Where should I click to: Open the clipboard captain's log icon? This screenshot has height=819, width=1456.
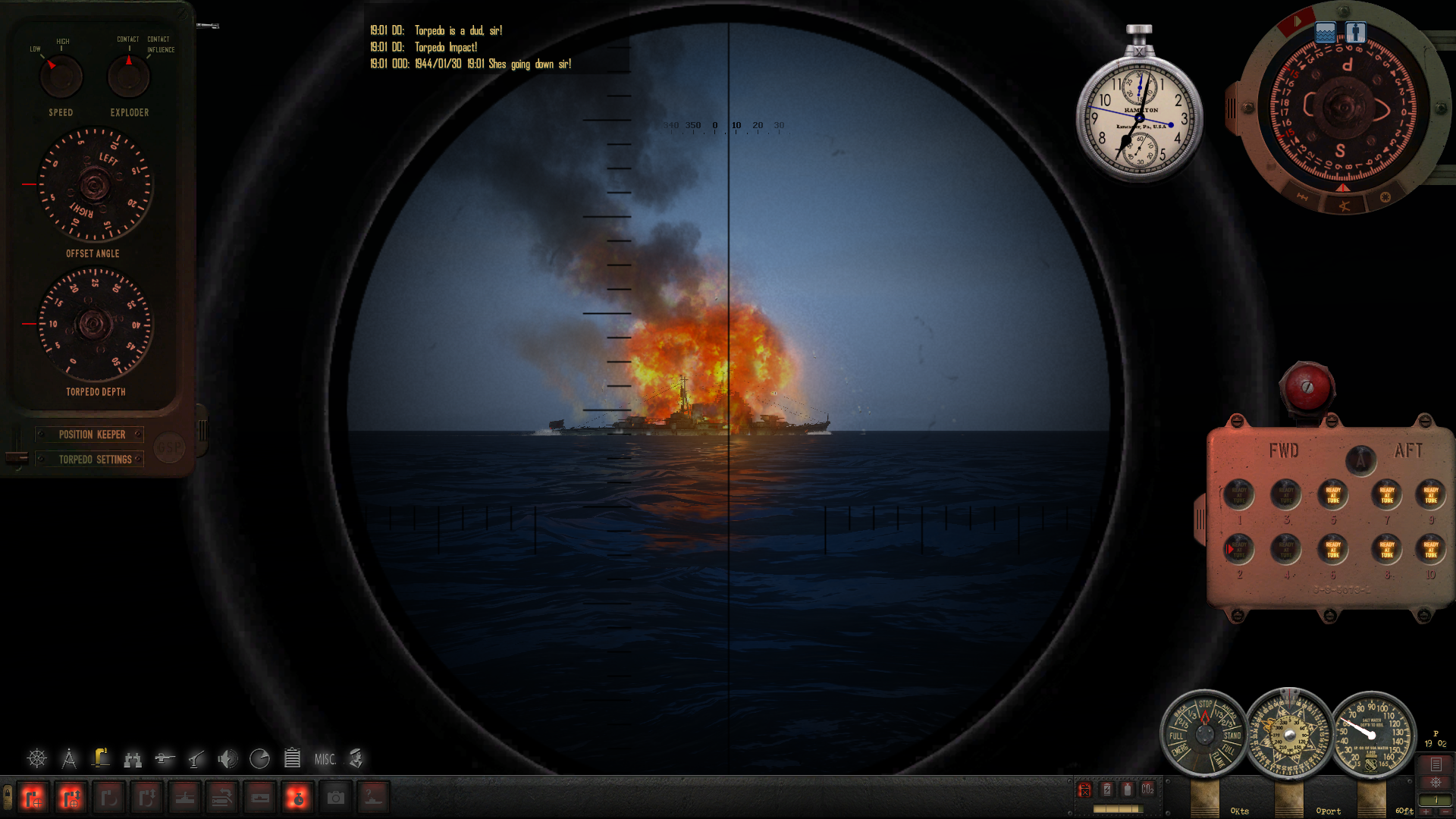[x=292, y=758]
